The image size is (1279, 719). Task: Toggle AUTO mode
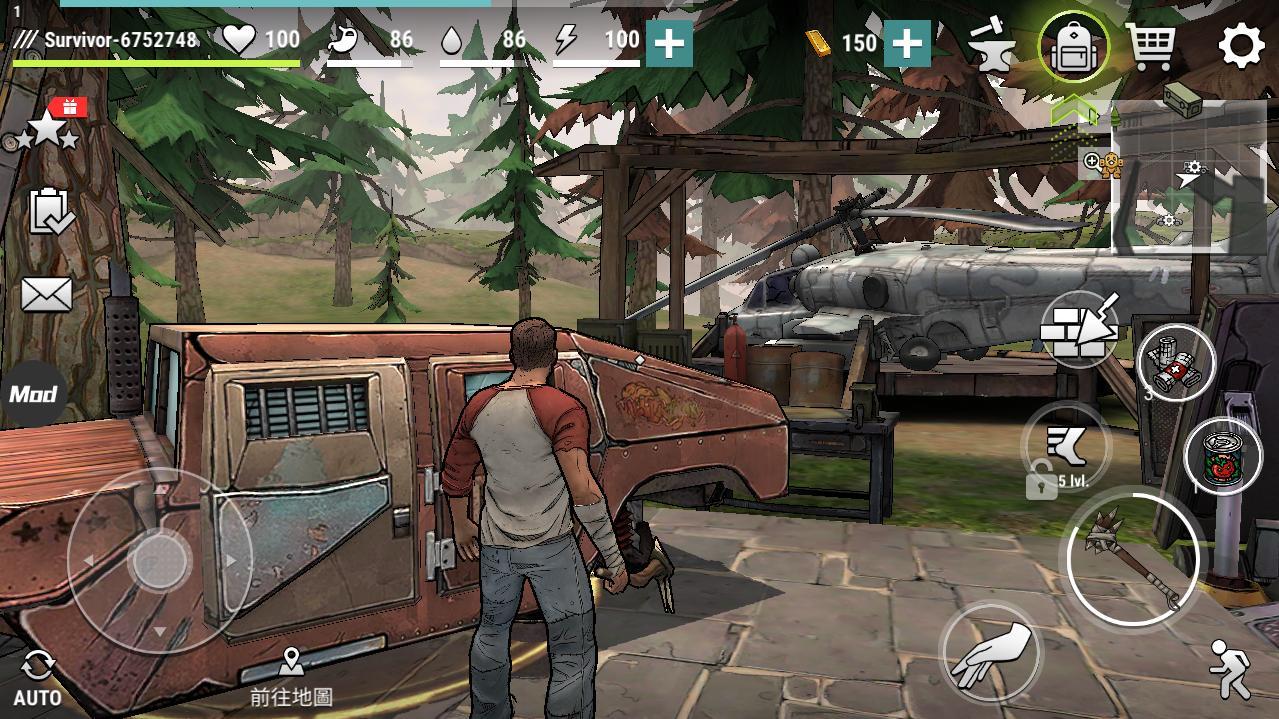38,676
